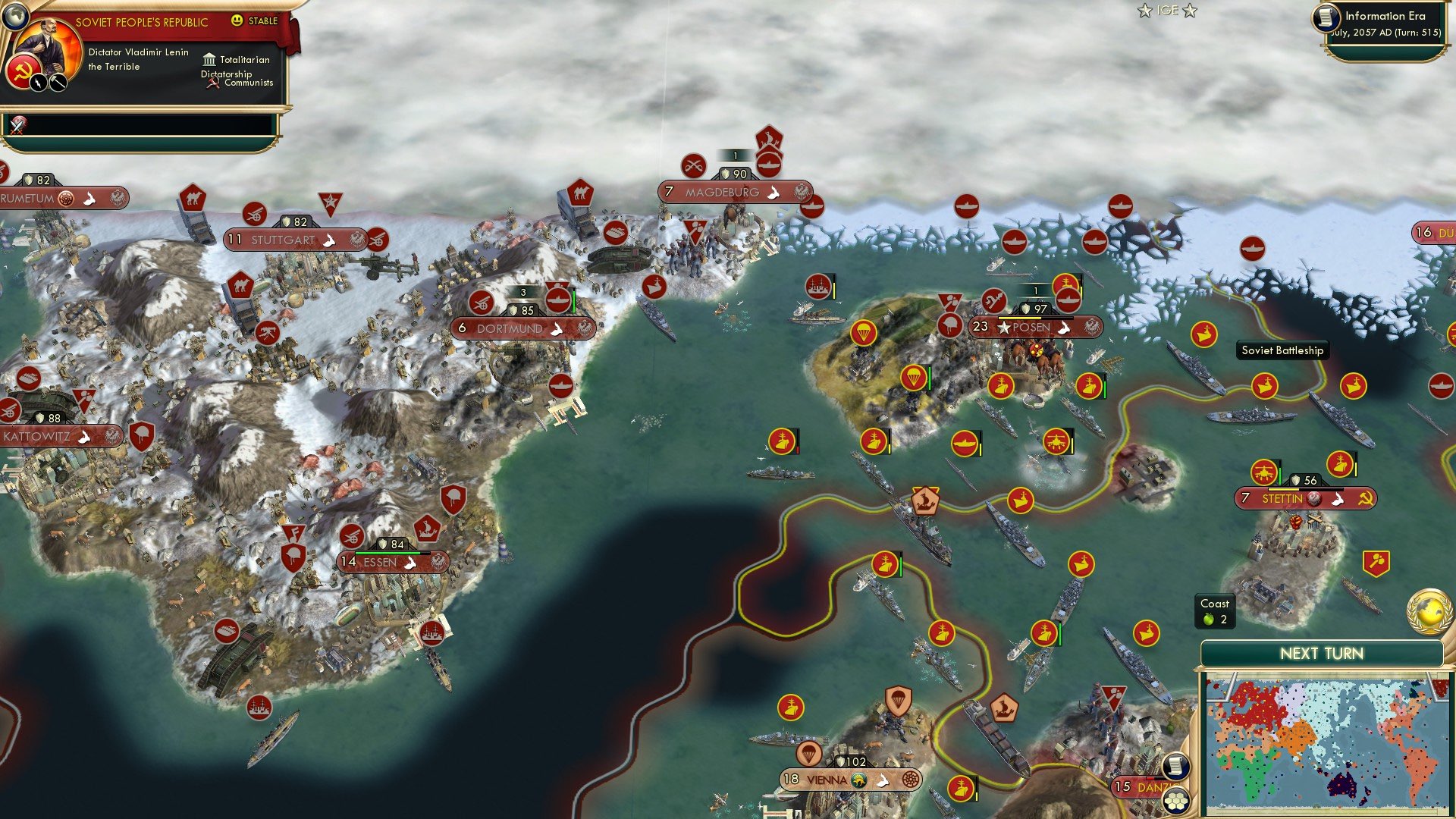Click the capital star icon on Posen's banner
This screenshot has height=819, width=1456.
coord(1004,328)
